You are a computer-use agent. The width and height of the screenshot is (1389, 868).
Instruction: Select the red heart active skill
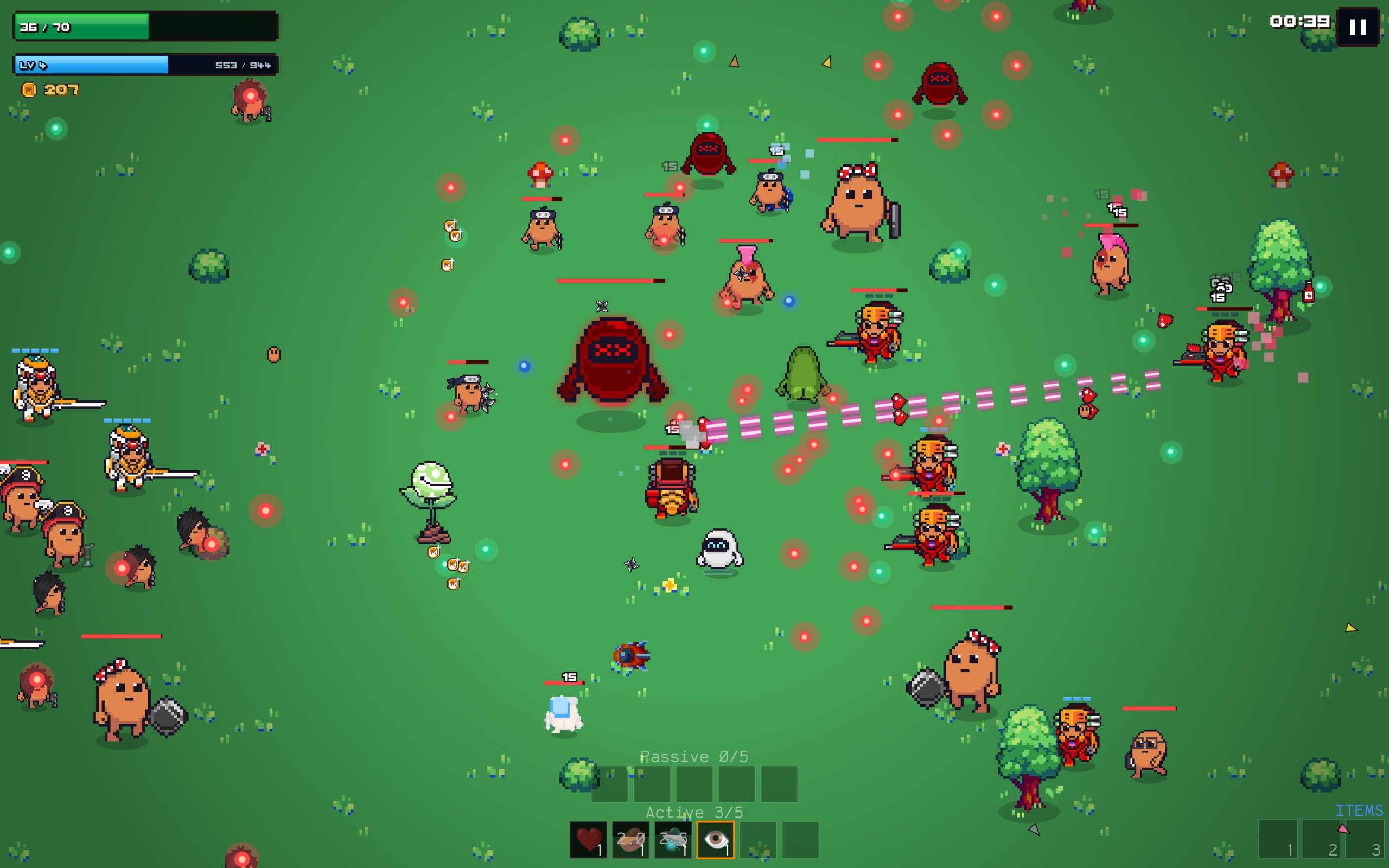588,839
